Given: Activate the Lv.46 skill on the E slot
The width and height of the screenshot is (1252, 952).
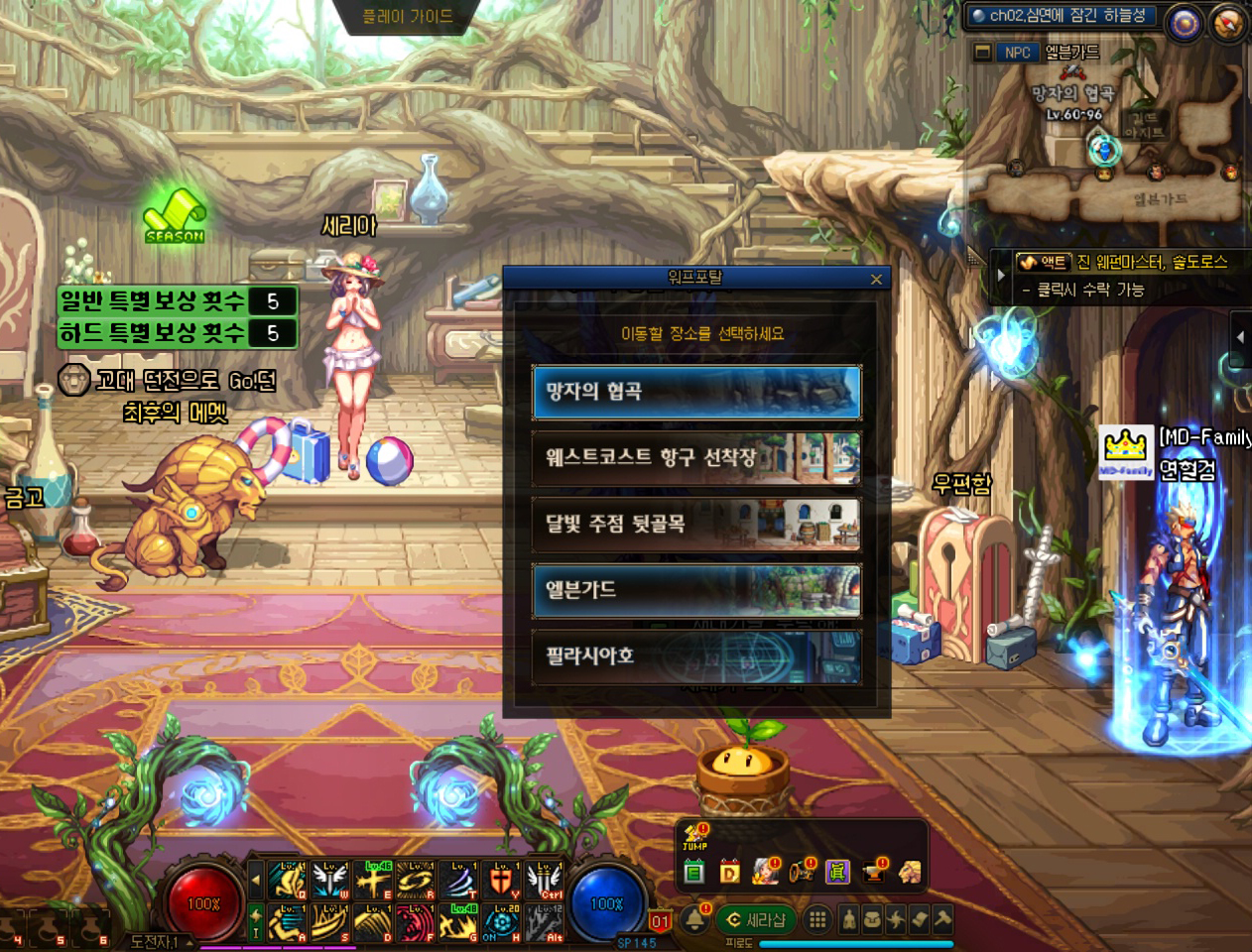Looking at the screenshot, I should (373, 880).
